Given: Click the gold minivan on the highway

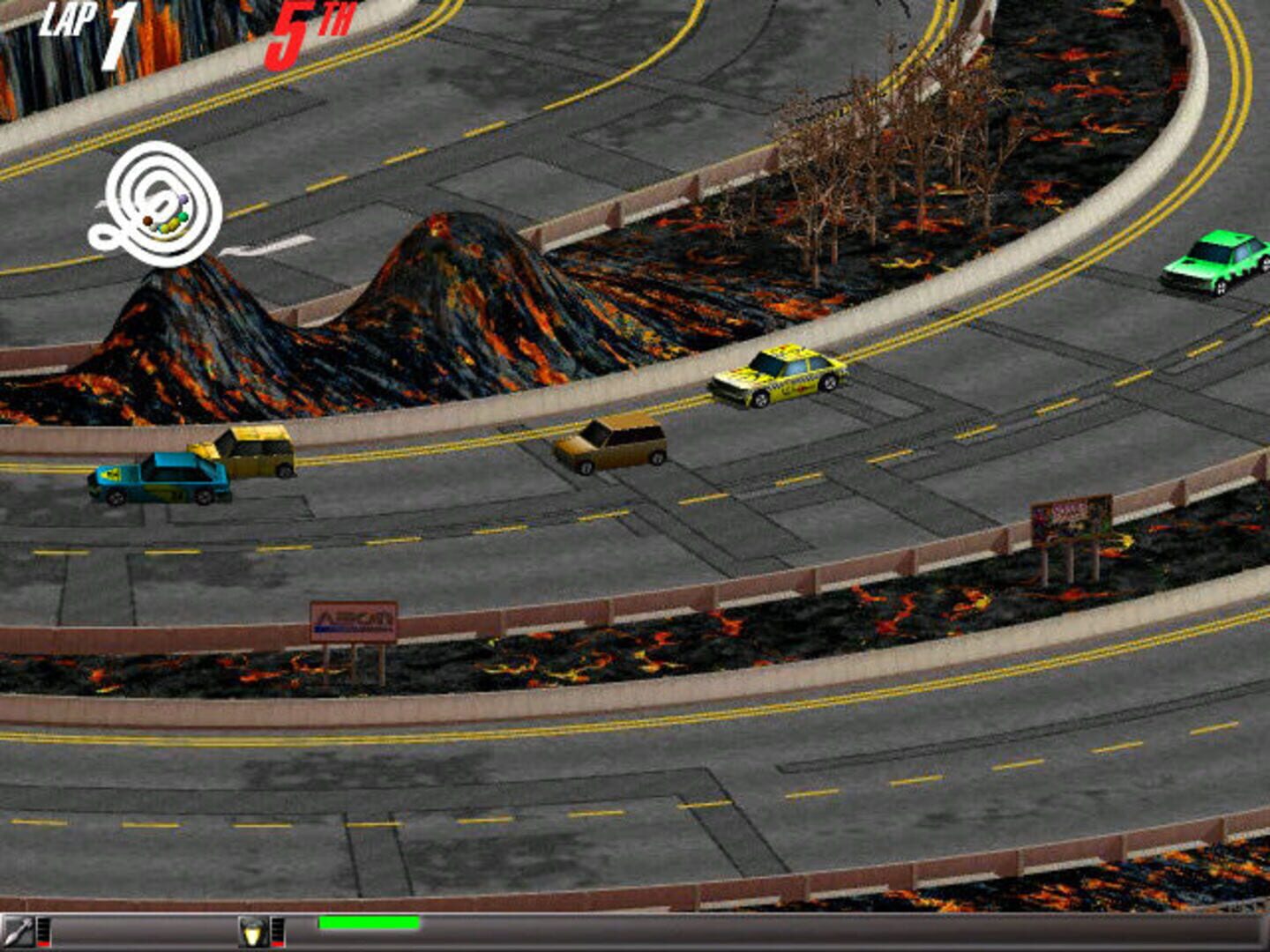Looking at the screenshot, I should click(613, 446).
